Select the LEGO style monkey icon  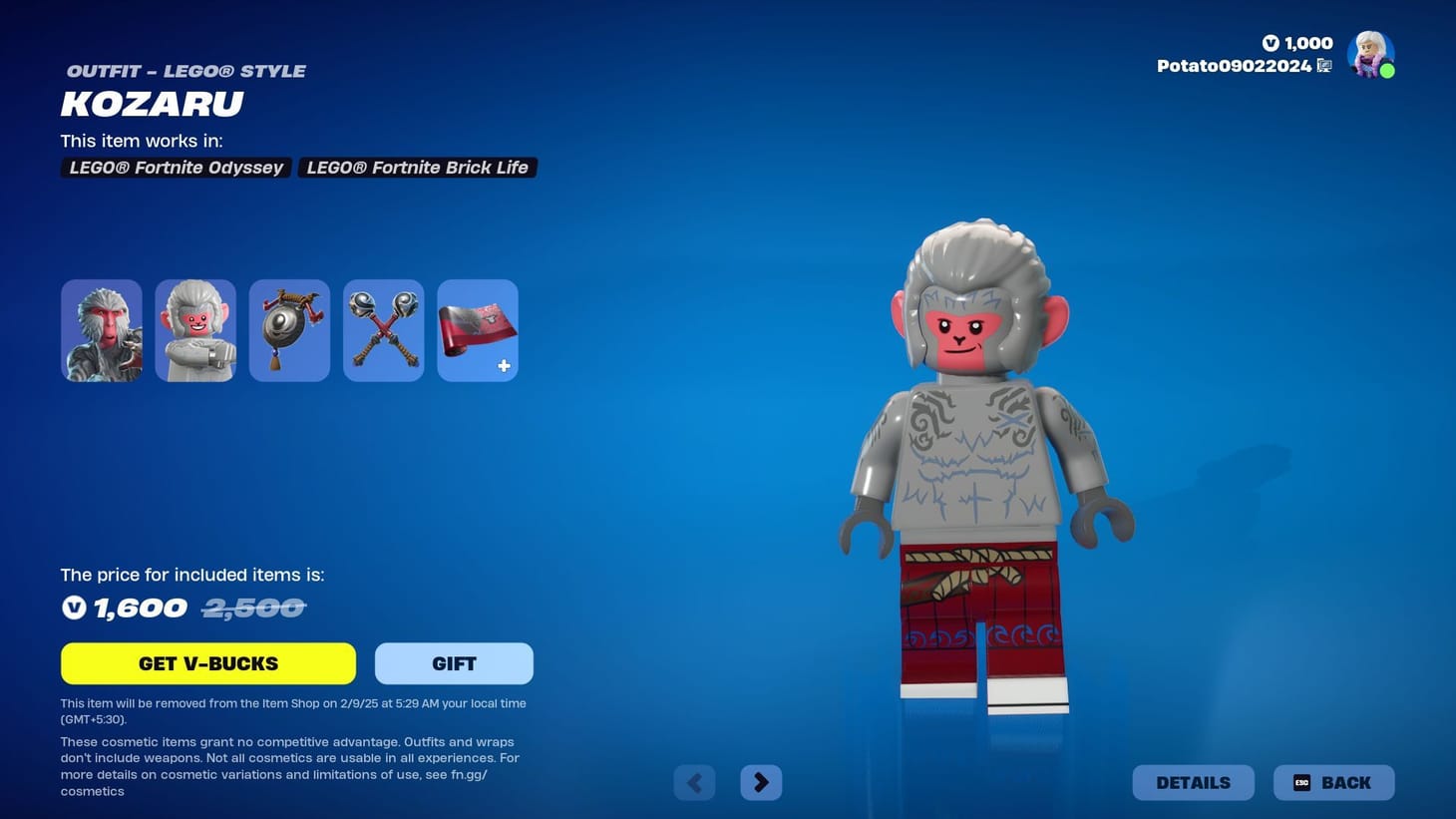(x=194, y=329)
